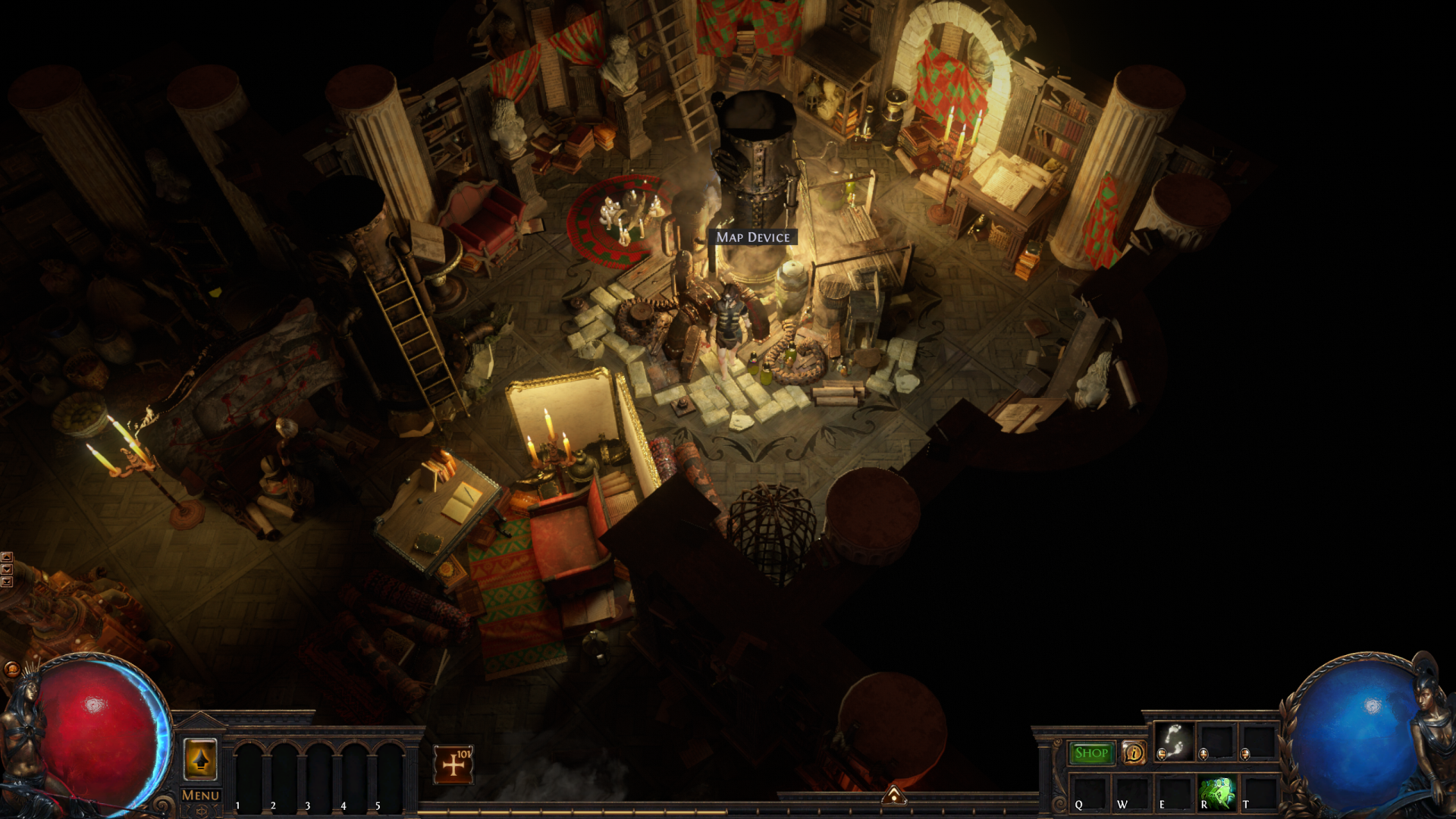Image resolution: width=1456 pixels, height=819 pixels.
Task: Activate the green skill on R
Action: tap(1217, 792)
